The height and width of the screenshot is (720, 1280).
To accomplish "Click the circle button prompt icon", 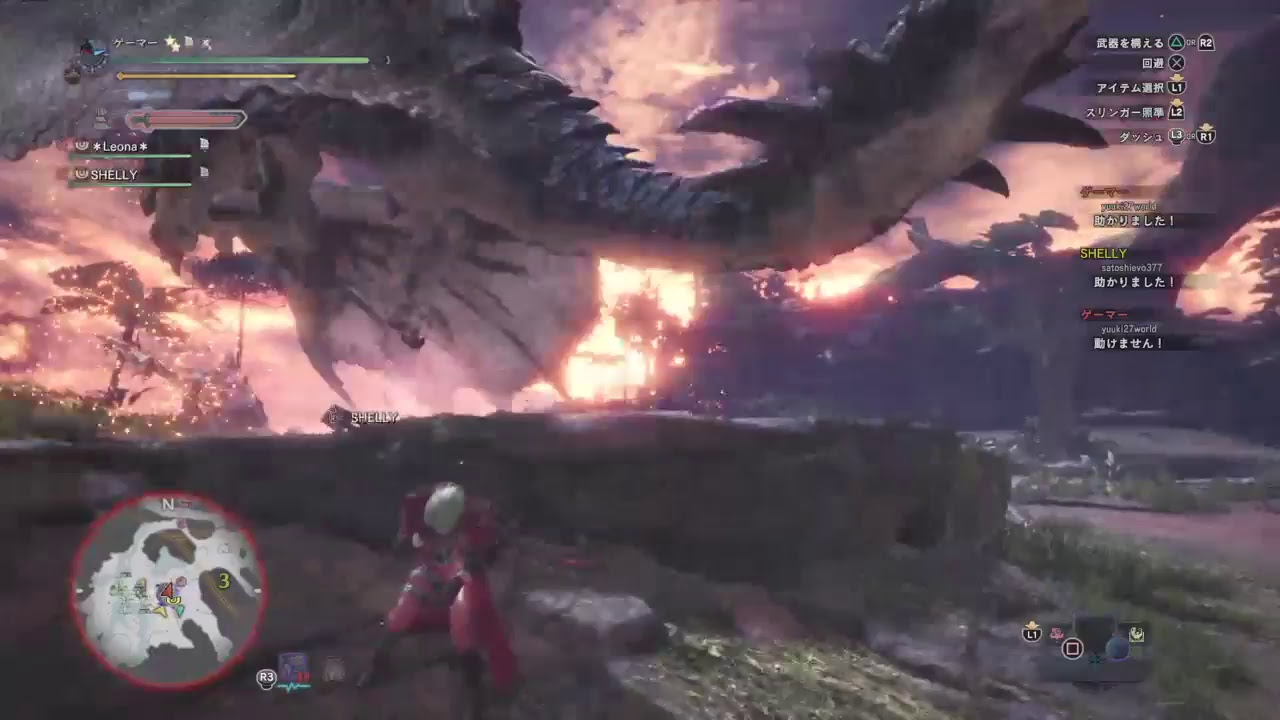I will tap(1072, 649).
